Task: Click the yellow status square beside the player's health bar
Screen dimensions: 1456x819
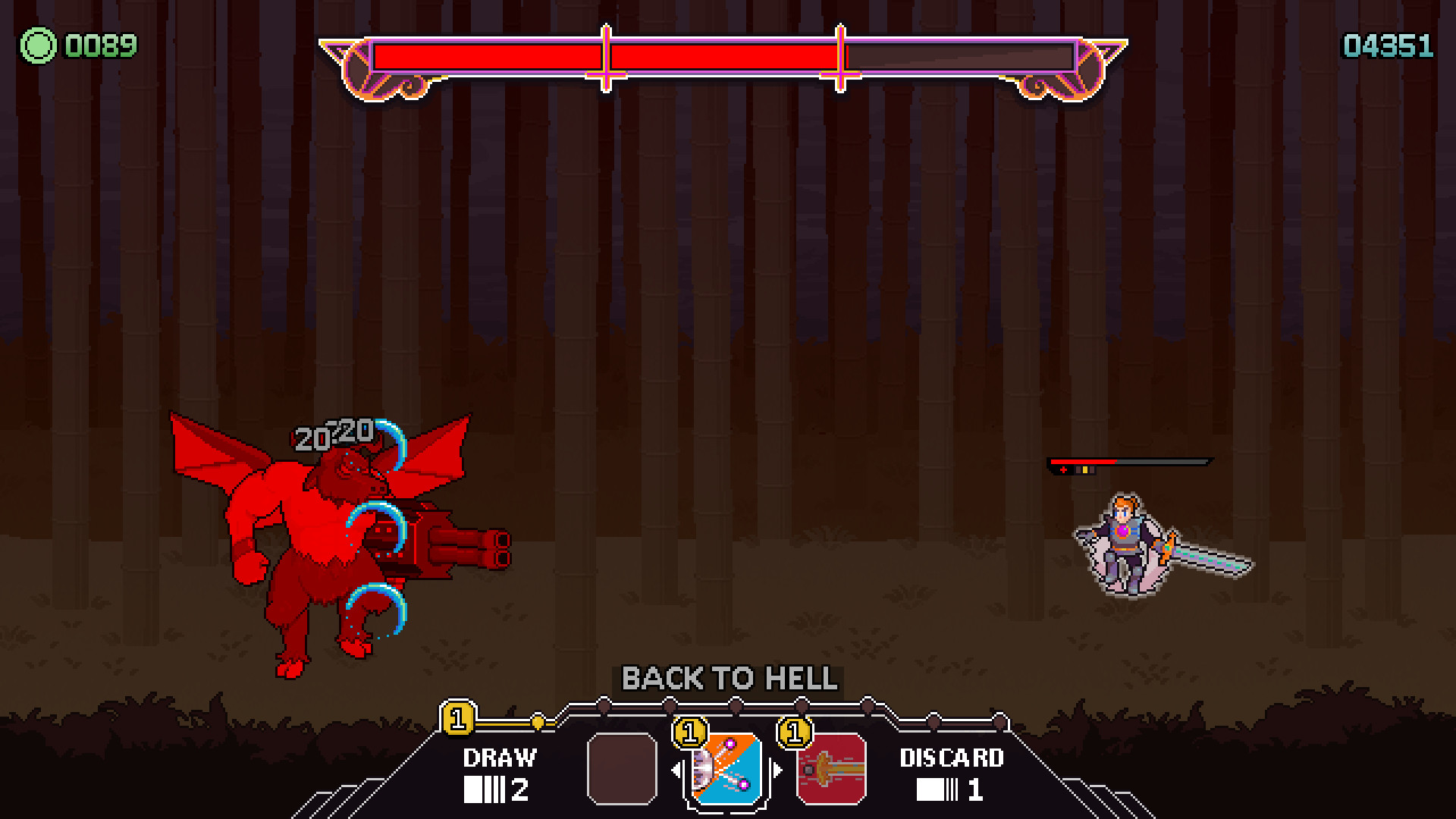Action: click(1085, 470)
